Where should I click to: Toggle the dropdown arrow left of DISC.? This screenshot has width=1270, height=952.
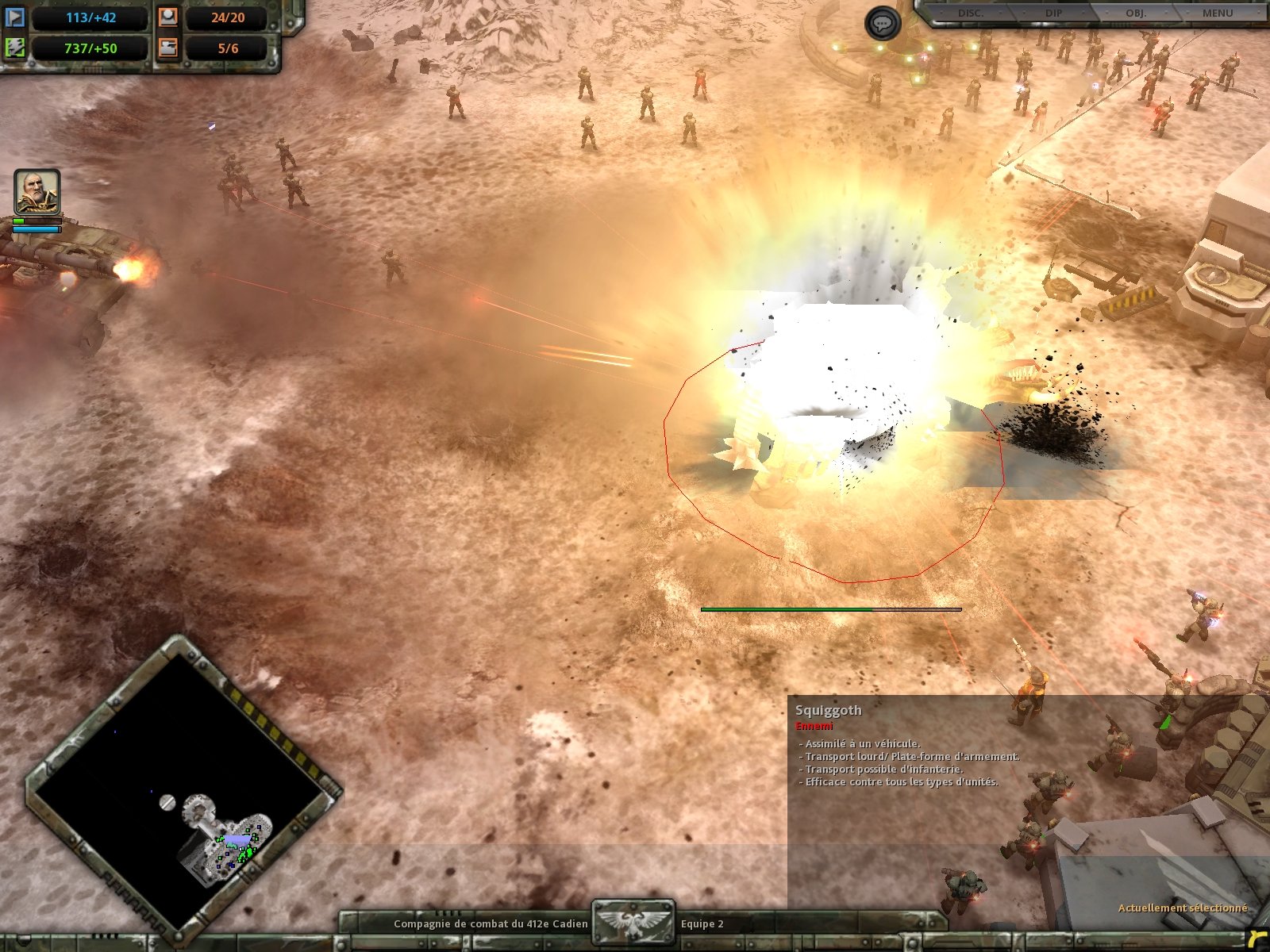pyautogui.click(x=941, y=12)
